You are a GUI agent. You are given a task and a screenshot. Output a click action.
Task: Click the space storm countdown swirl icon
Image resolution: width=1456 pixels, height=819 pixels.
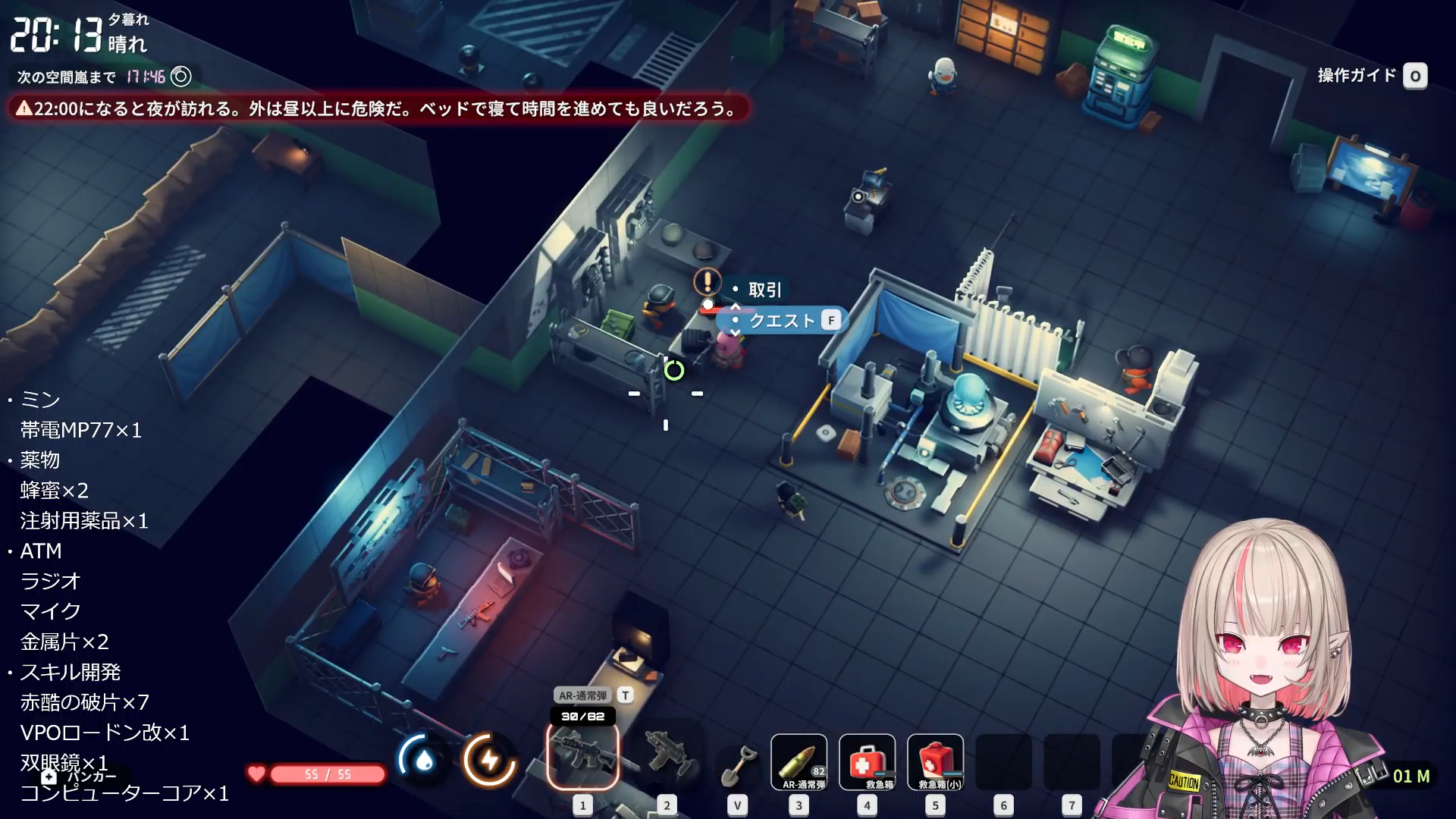(181, 77)
